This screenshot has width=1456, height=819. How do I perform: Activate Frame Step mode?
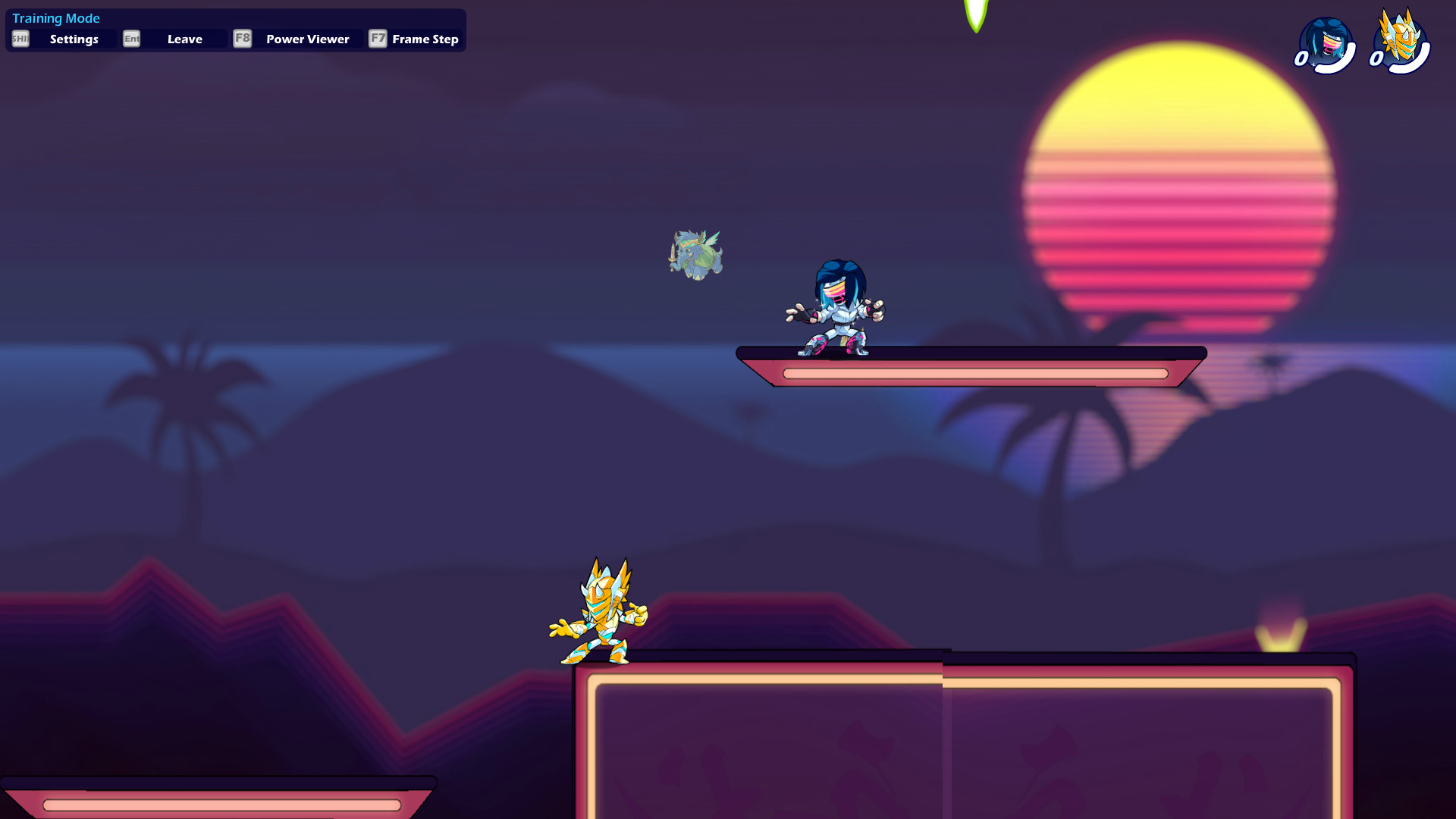coord(425,39)
